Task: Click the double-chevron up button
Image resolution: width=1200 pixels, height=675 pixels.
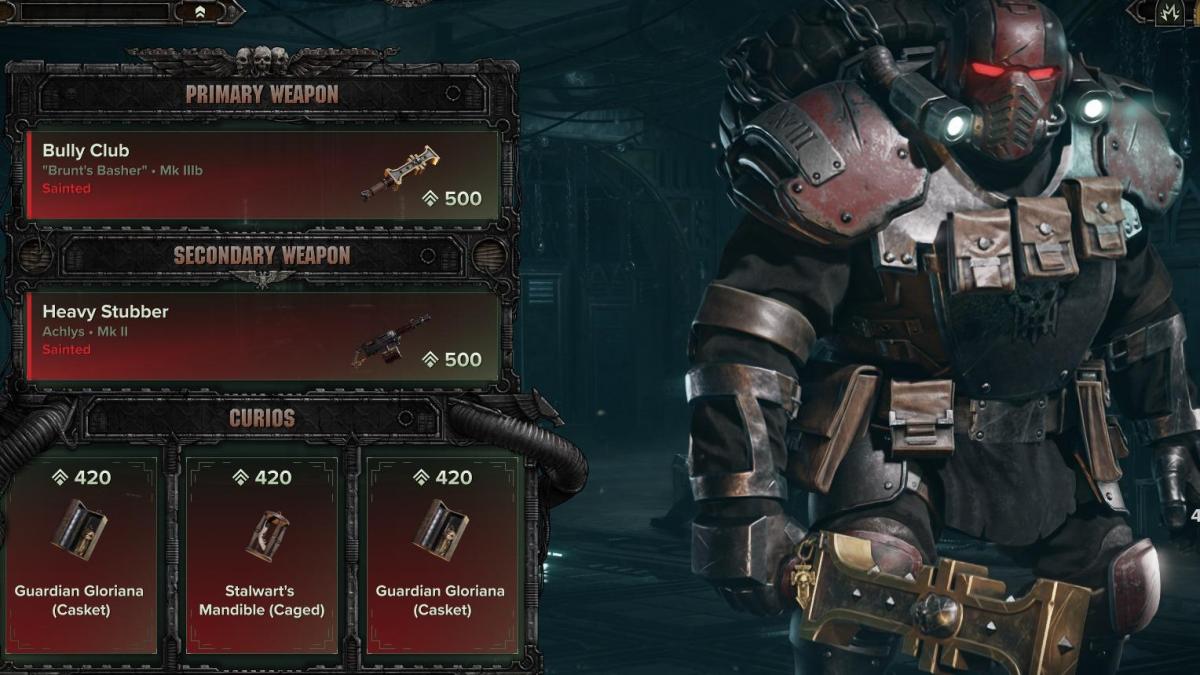Action: 200,12
